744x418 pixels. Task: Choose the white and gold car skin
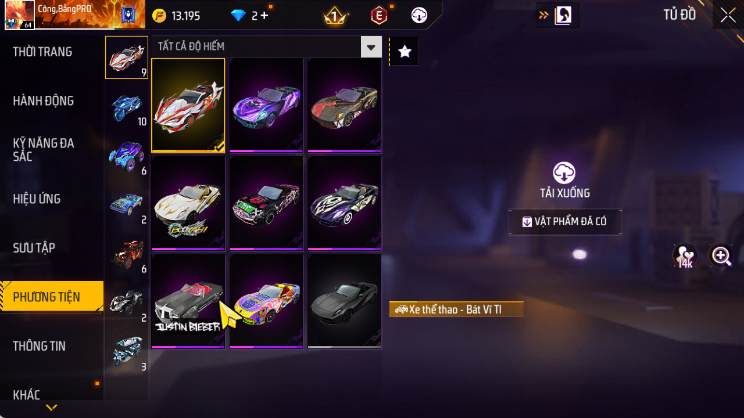(189, 202)
